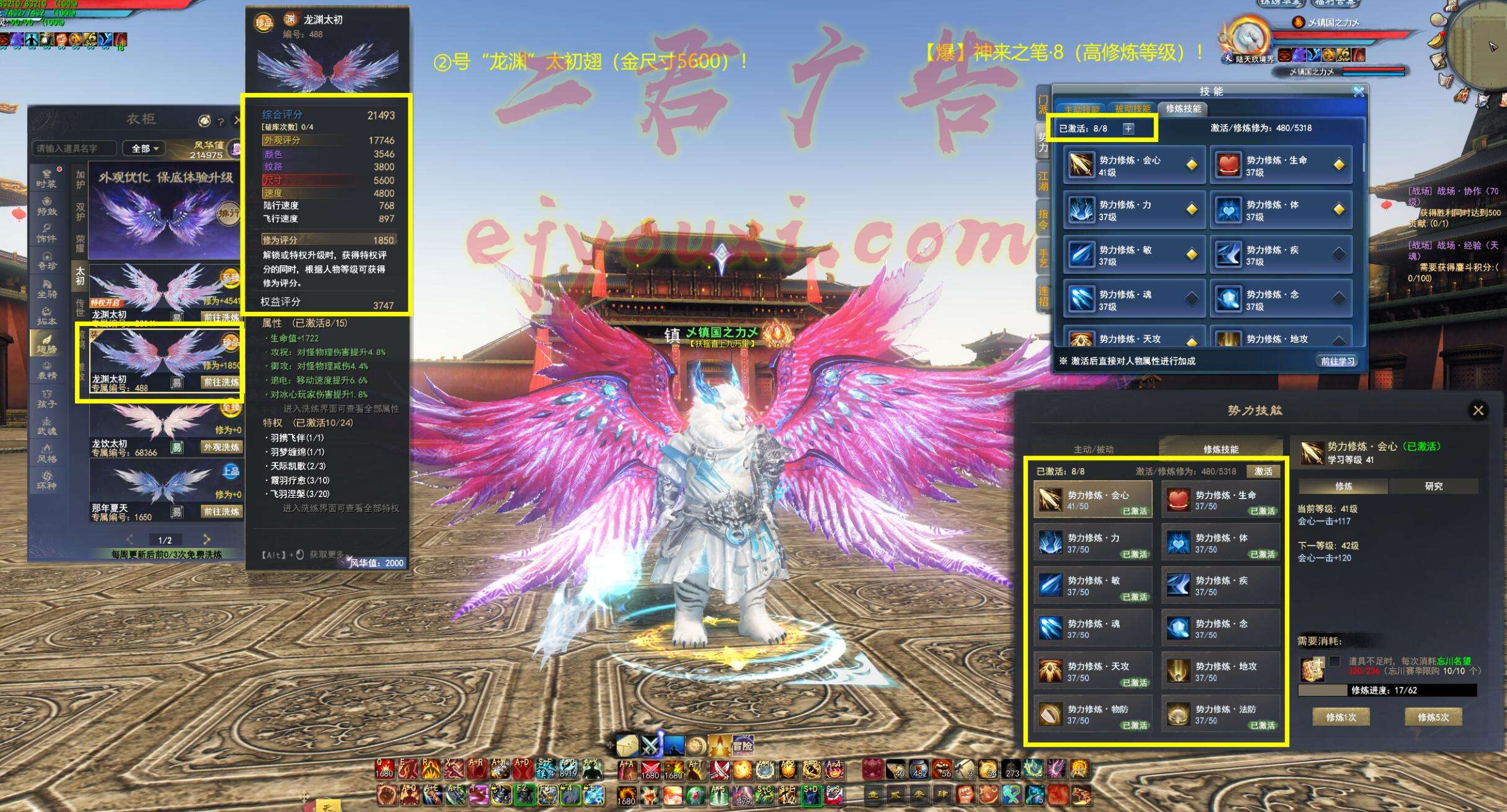Focus the 请输入道具名字 search field
1507x812 pixels.
tap(73, 149)
